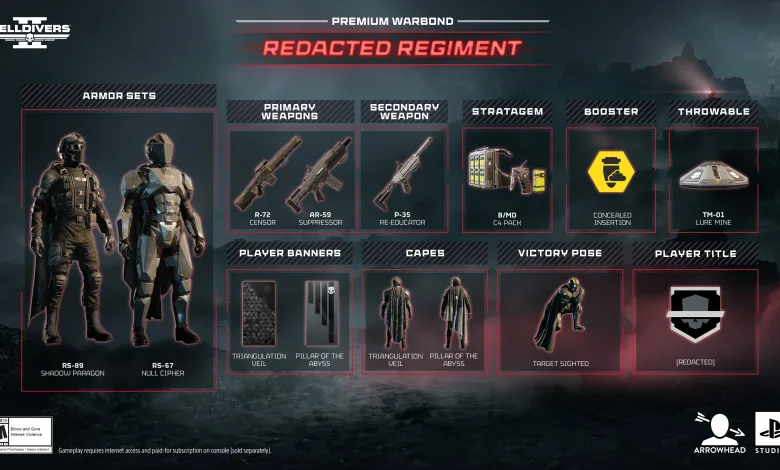
Task: Select the RS-89 Shadow Paragon armor set
Action: click(x=70, y=240)
